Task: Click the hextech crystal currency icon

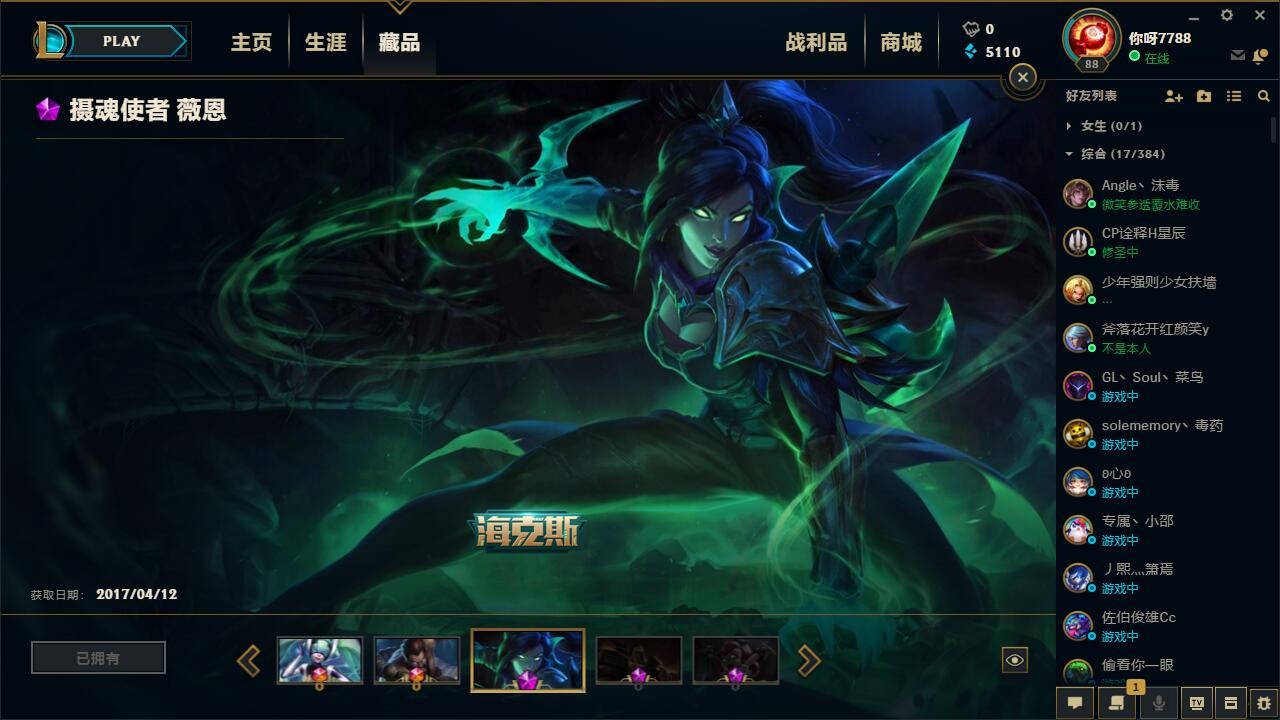Action: [969, 51]
